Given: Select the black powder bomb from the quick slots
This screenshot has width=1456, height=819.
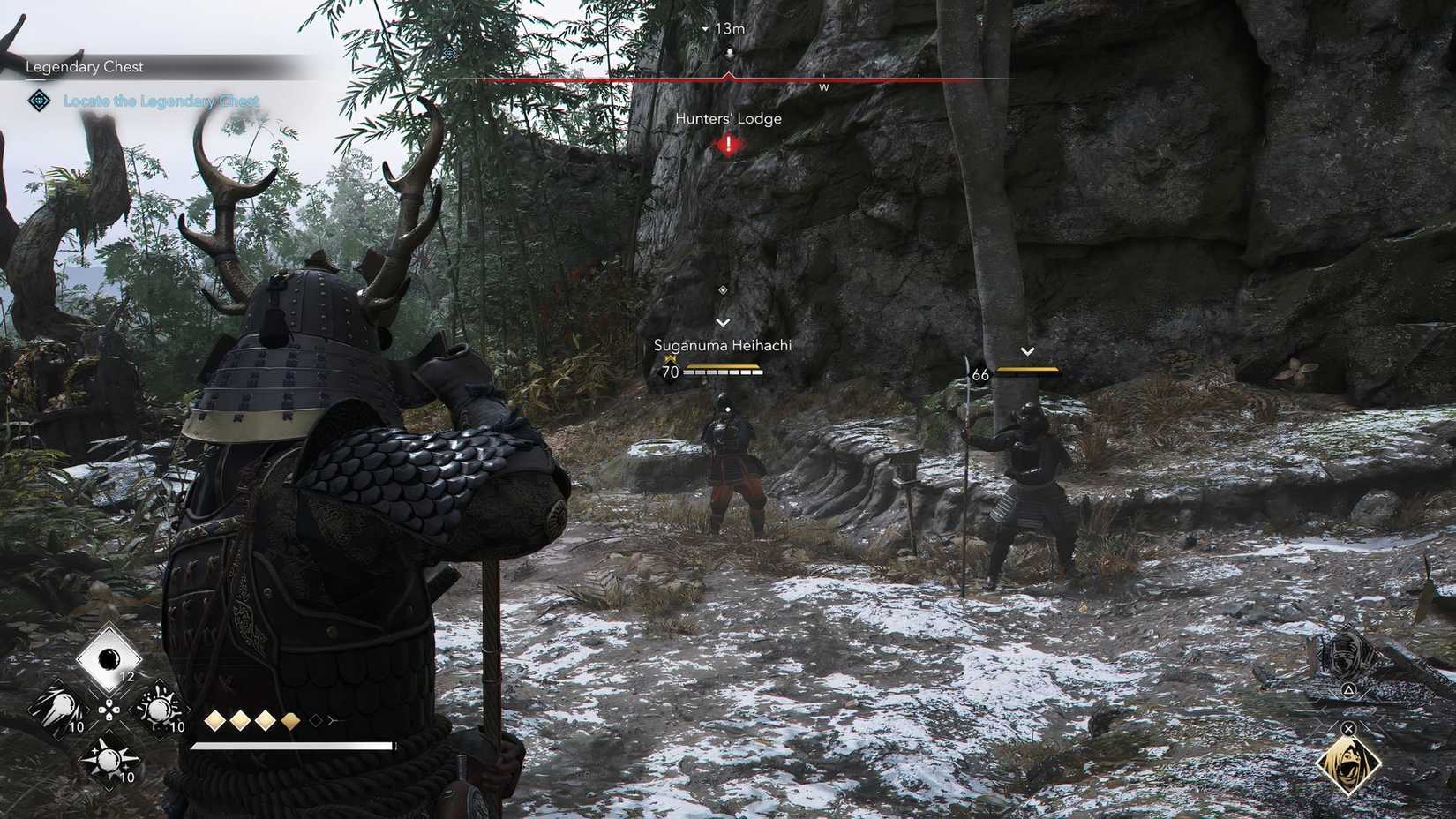Looking at the screenshot, I should (x=109, y=659).
